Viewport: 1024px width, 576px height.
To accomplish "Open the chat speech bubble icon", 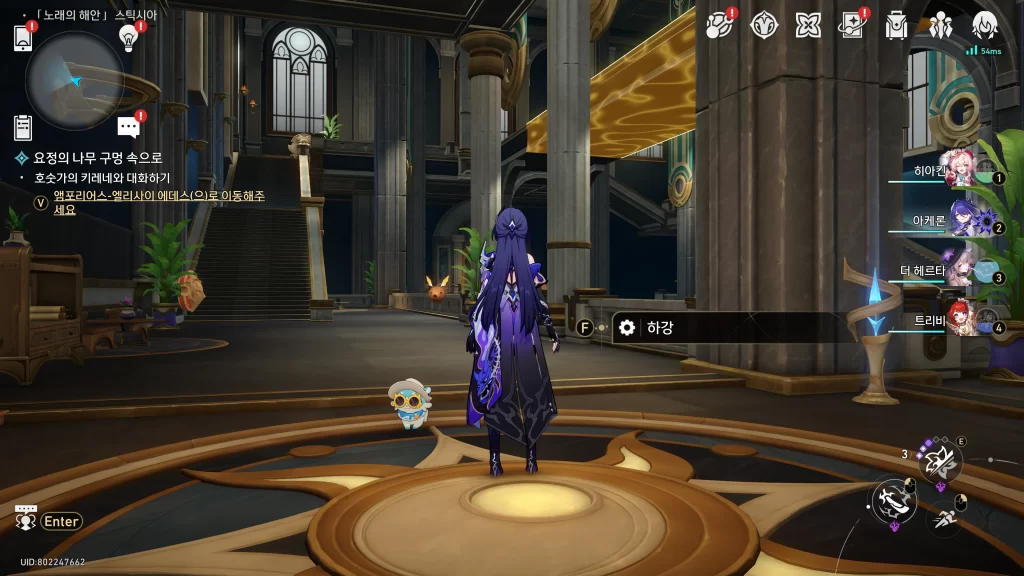I will click(x=128, y=127).
